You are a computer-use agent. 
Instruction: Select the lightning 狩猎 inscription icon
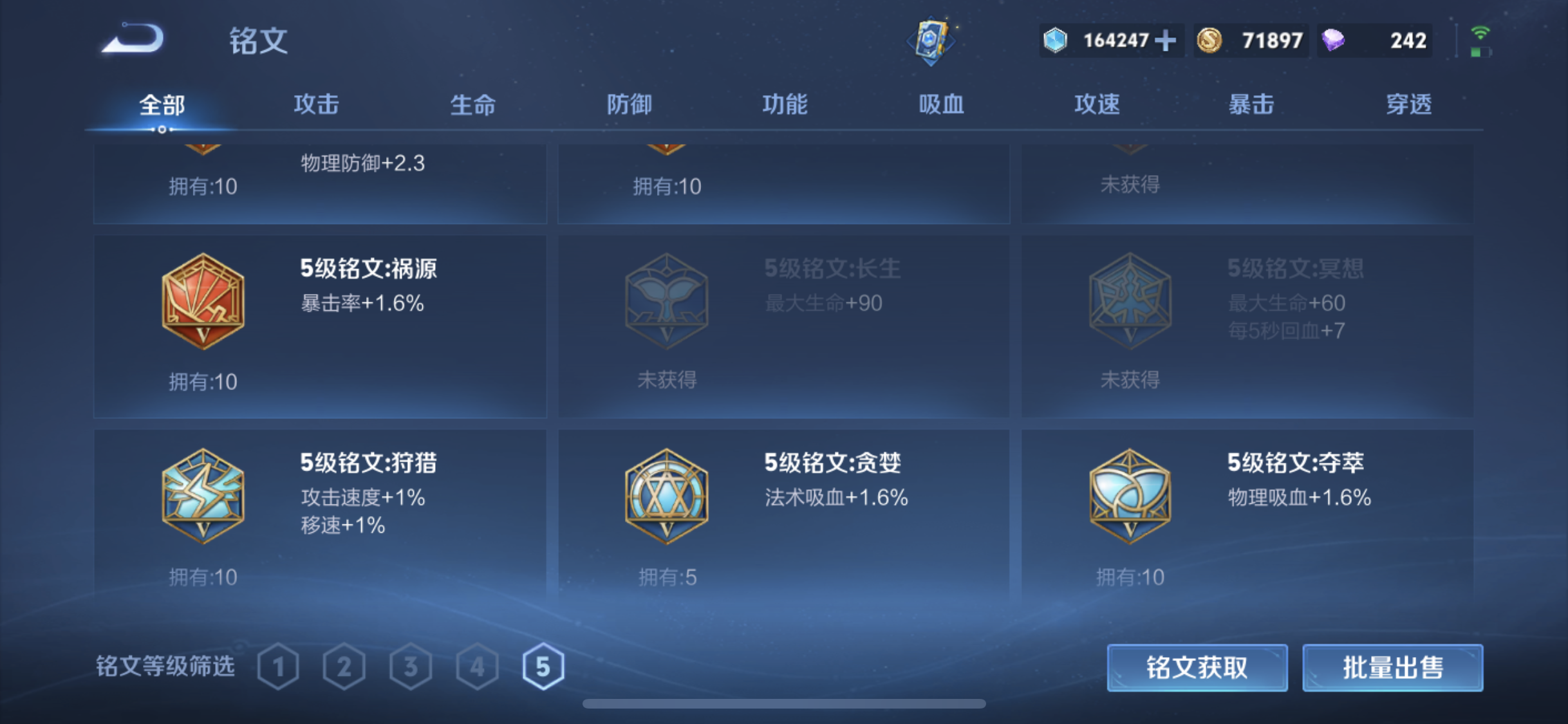point(201,496)
